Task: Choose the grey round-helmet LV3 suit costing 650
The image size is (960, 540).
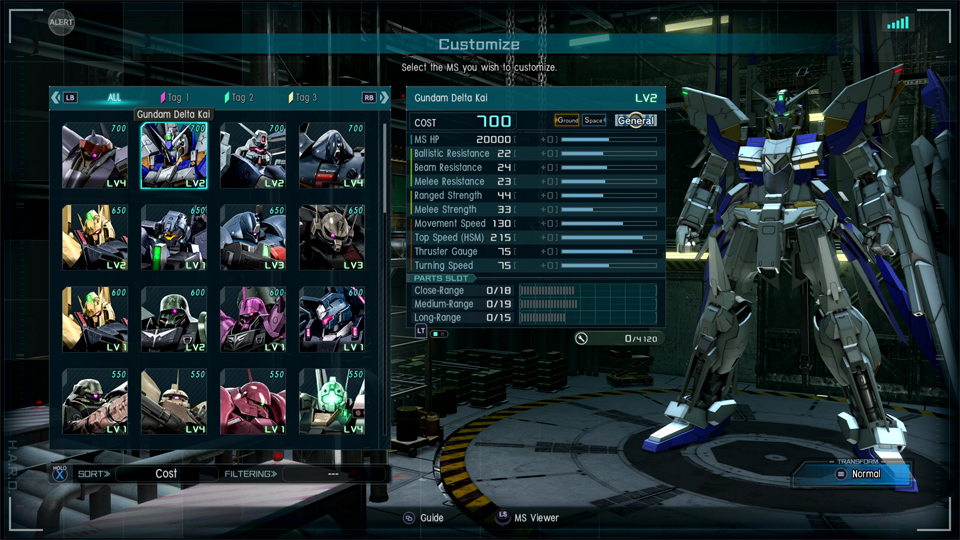Action: 332,238
